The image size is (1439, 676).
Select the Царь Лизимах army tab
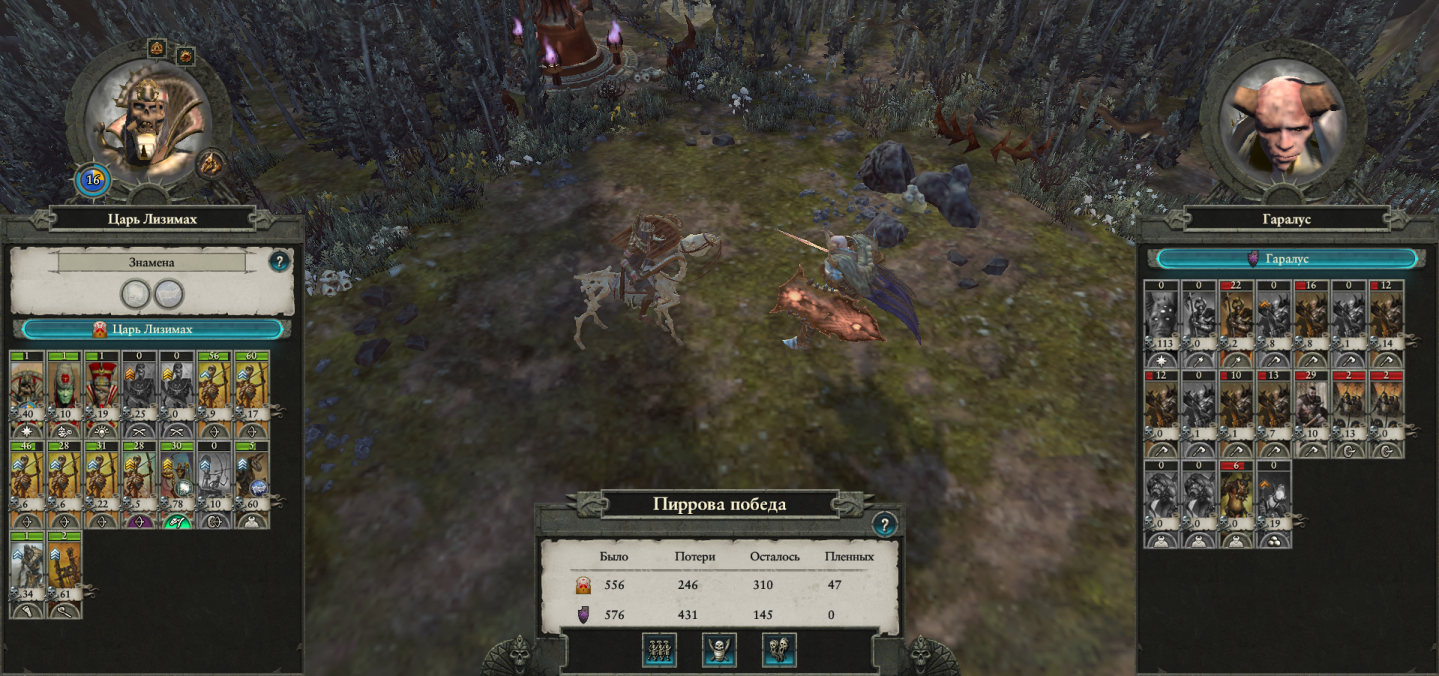[x=153, y=329]
